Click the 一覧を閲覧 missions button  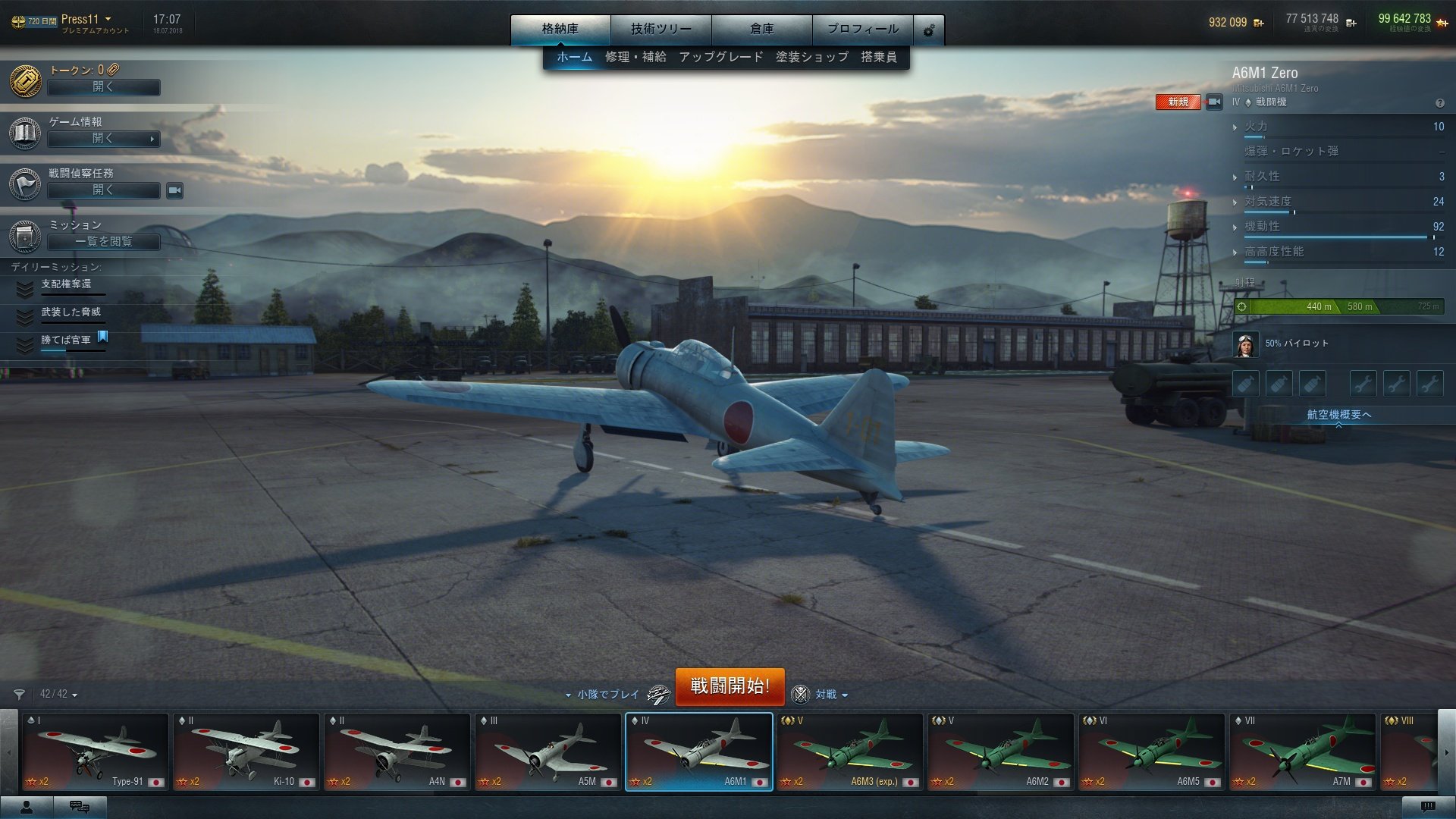(x=103, y=242)
